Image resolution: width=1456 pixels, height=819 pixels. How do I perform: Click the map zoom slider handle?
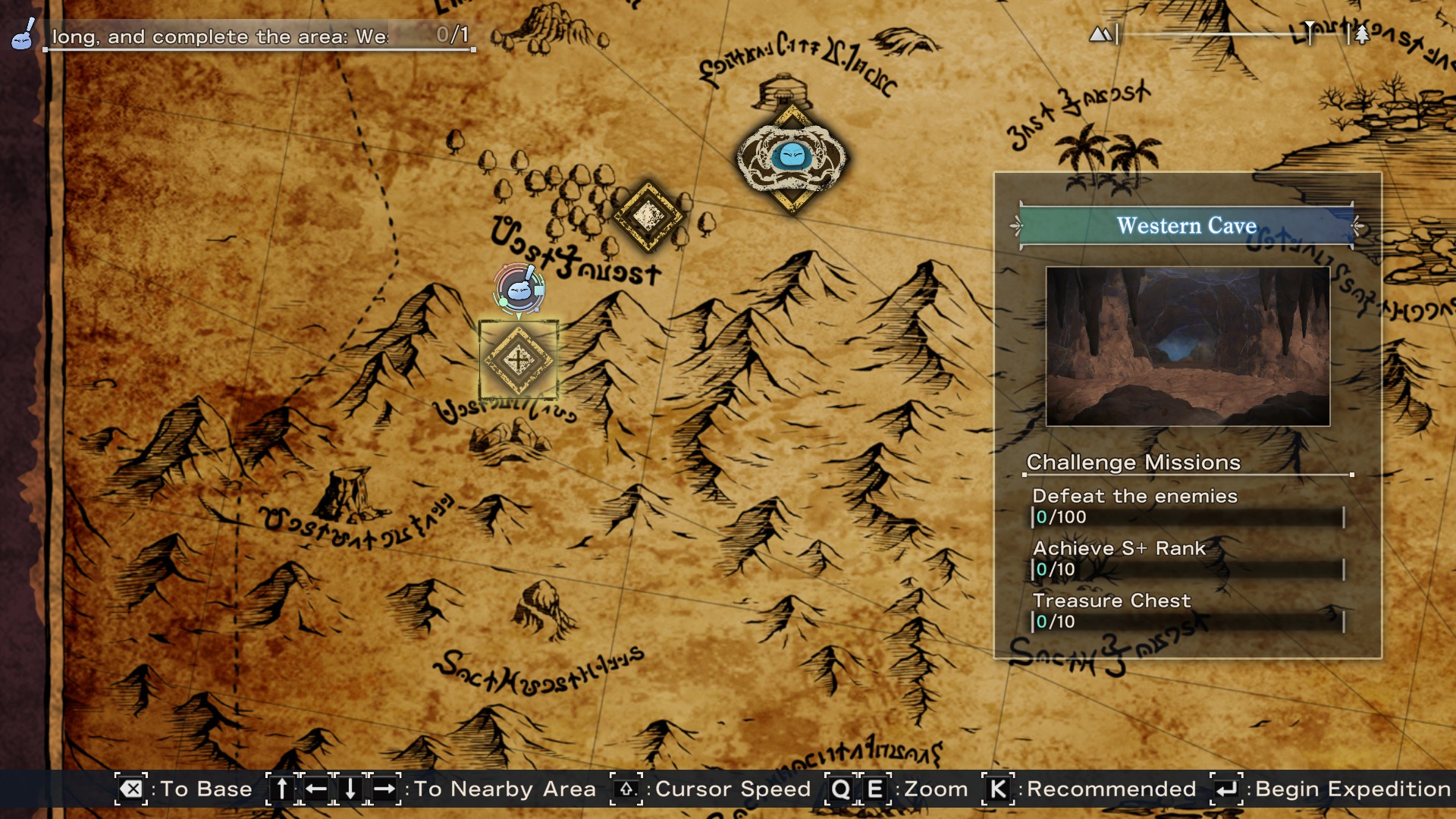(1310, 33)
